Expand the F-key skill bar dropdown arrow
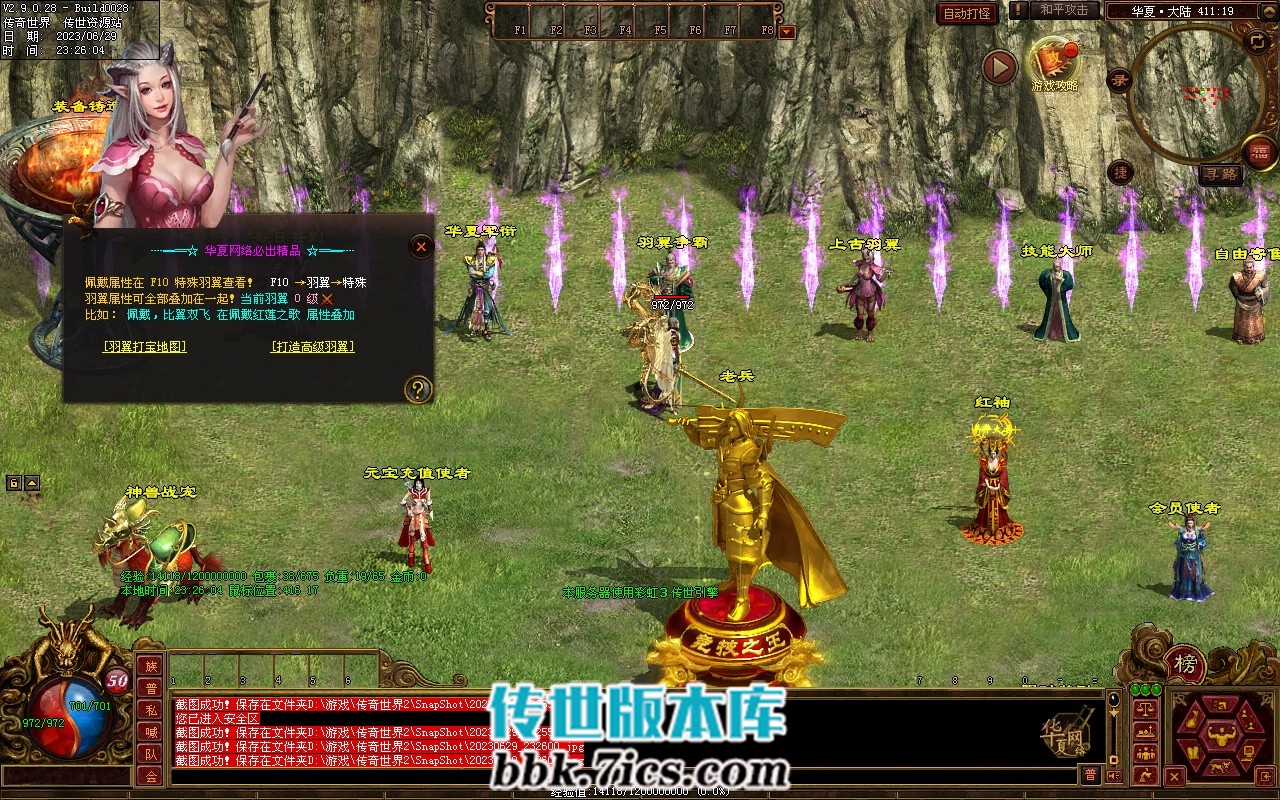The height and width of the screenshot is (800, 1280). click(x=787, y=32)
